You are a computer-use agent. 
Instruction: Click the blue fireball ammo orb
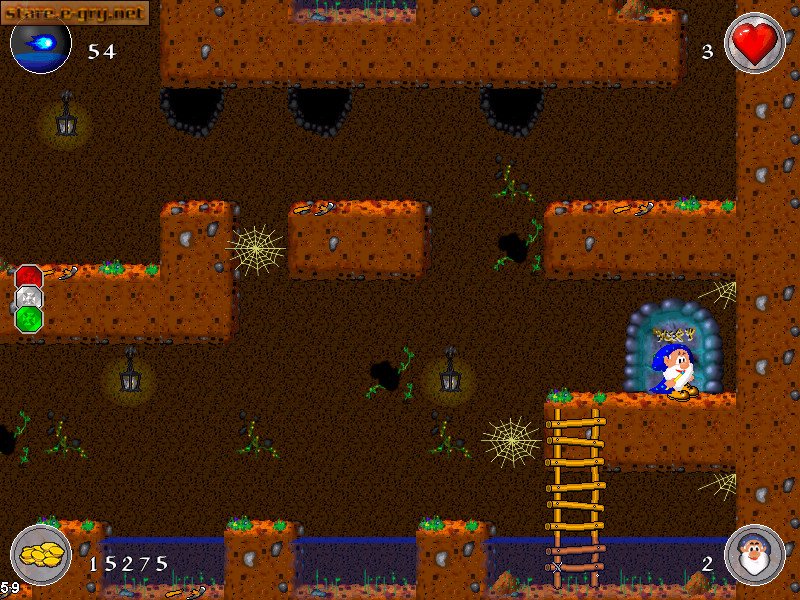tap(41, 45)
